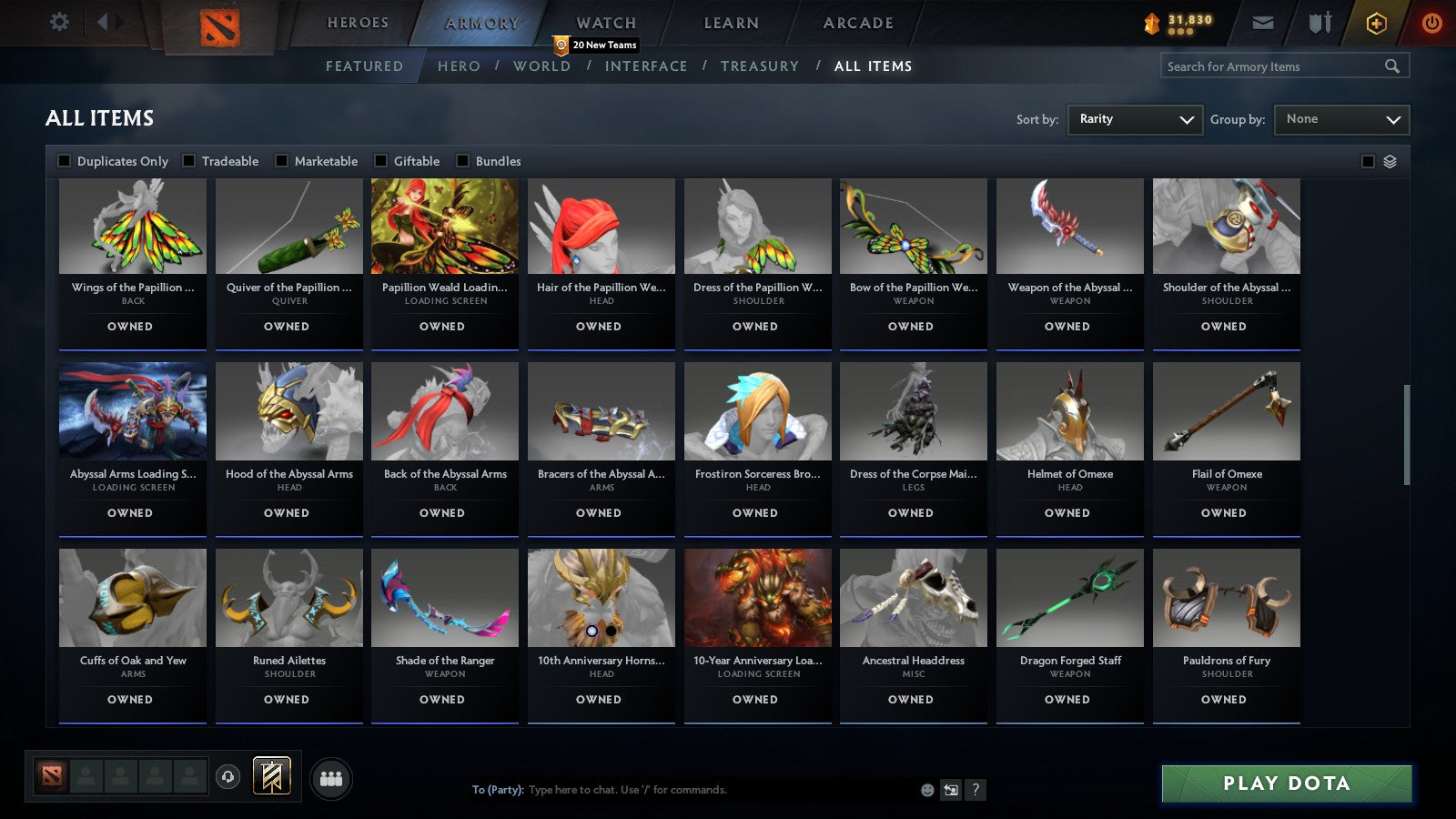1456x819 pixels.
Task: Click the 20 New Teams notification
Action: pos(596,44)
